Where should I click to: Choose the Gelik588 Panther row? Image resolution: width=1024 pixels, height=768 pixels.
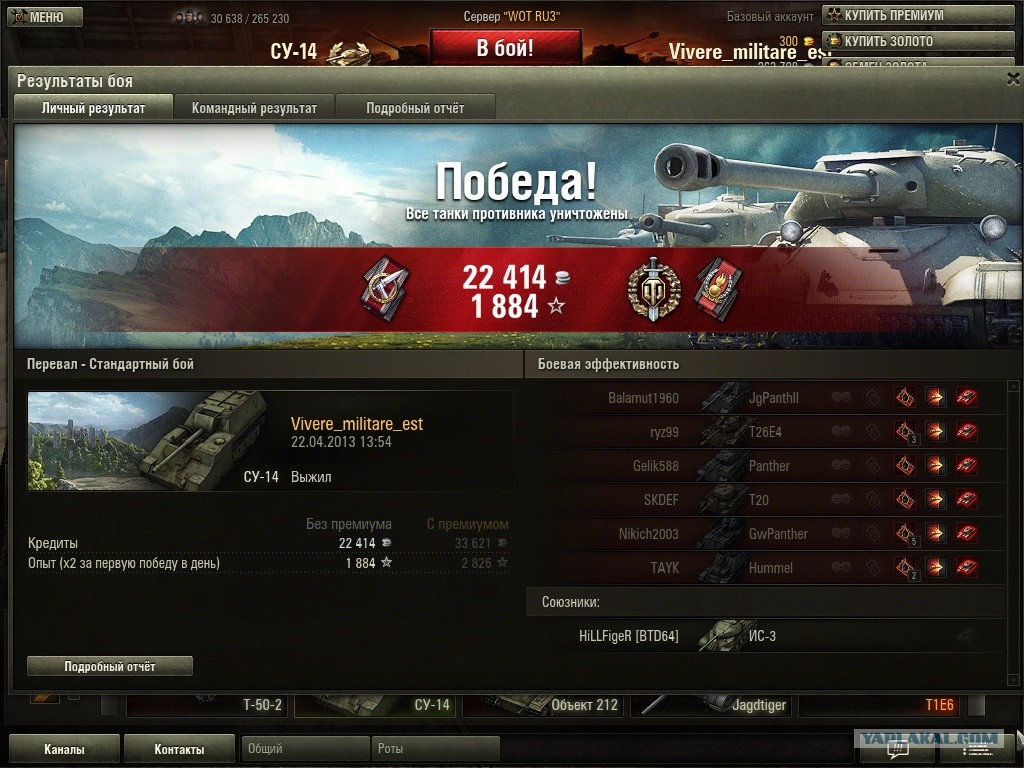[x=765, y=466]
